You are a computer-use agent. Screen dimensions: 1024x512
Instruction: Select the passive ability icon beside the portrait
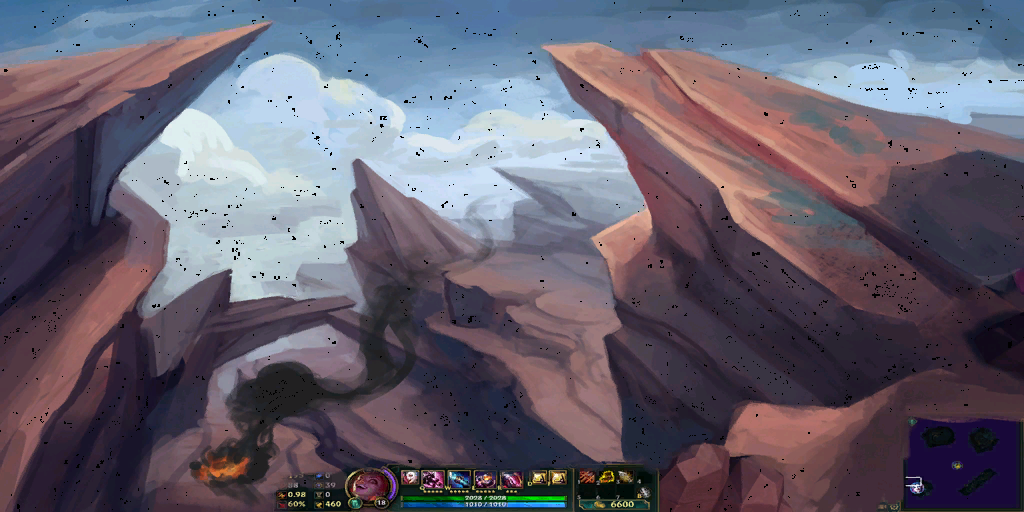click(409, 478)
